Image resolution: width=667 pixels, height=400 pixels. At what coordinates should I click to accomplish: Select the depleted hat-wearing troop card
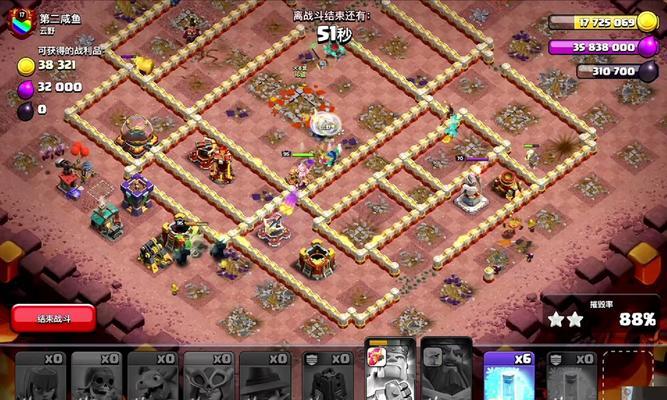point(267,376)
